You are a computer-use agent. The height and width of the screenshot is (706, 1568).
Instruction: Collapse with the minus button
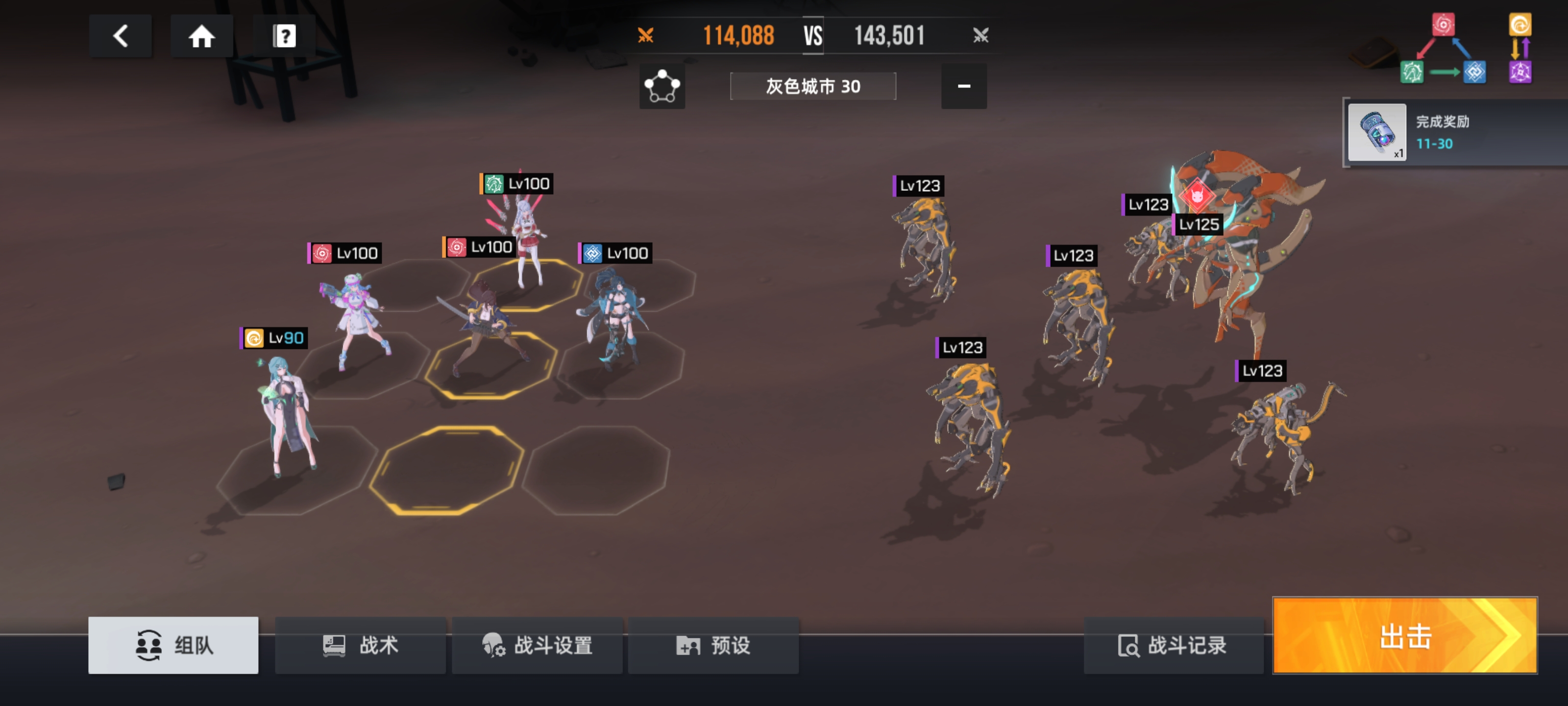[x=963, y=86]
